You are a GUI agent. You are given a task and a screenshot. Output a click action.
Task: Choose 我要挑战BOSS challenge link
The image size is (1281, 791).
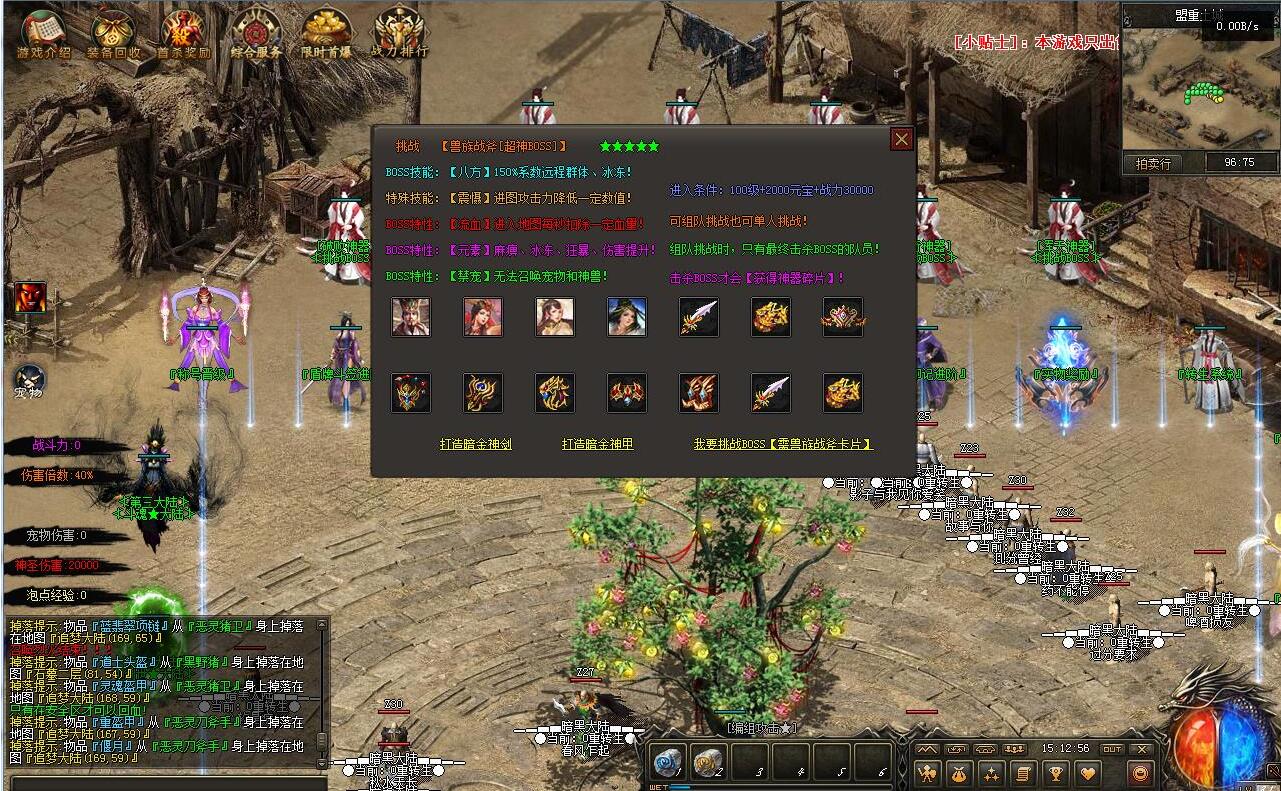783,444
